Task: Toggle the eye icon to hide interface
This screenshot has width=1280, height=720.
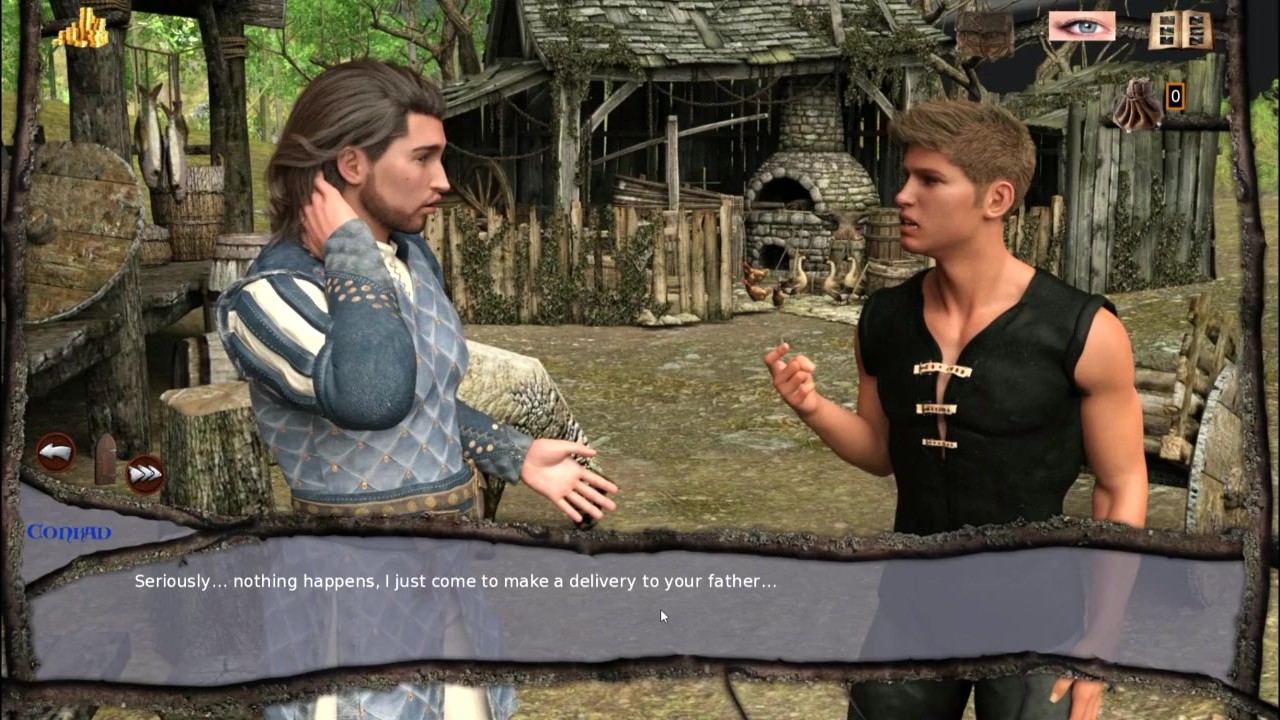Action: point(1081,26)
